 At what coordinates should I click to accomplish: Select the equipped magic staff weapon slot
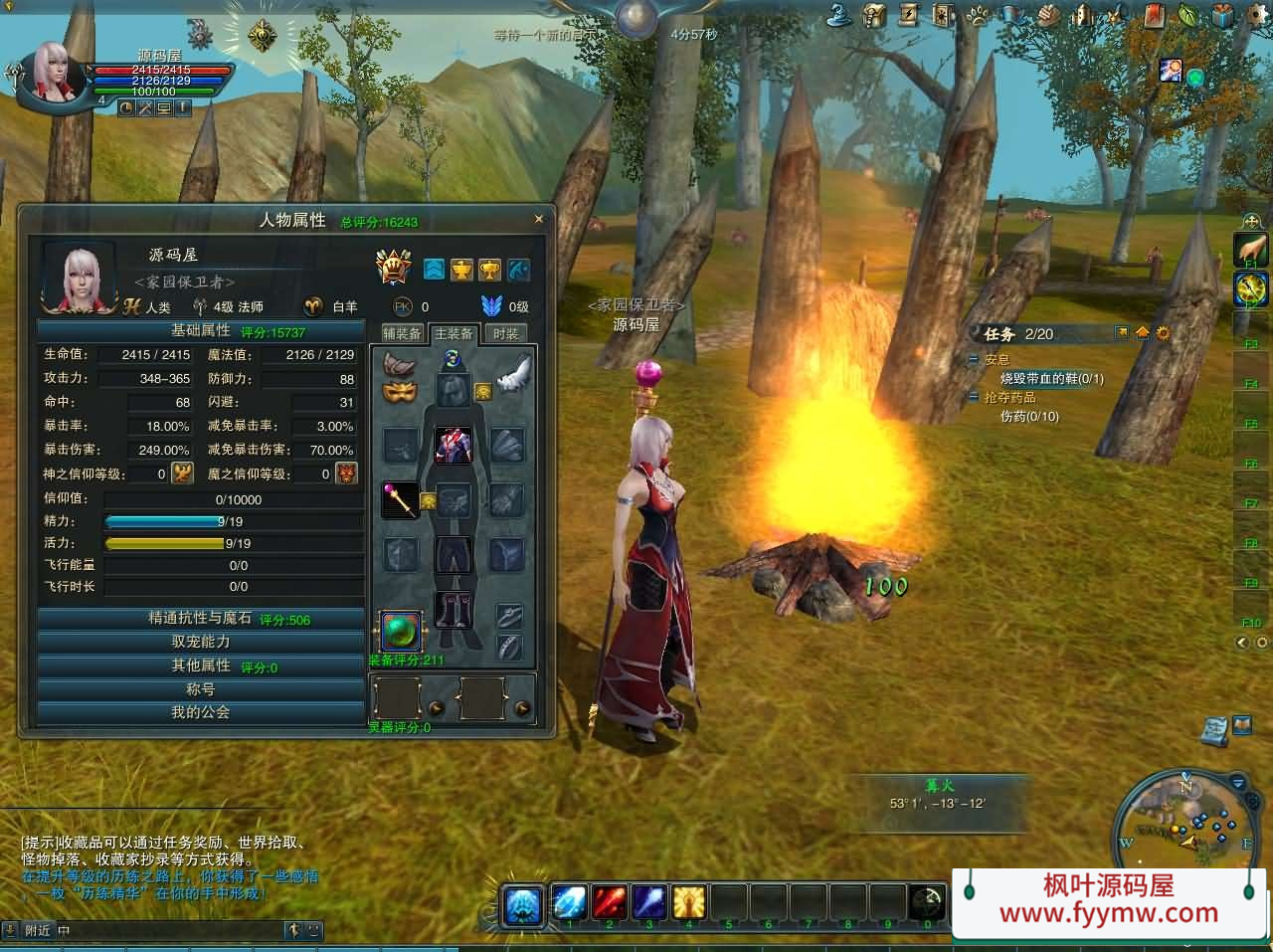[401, 499]
